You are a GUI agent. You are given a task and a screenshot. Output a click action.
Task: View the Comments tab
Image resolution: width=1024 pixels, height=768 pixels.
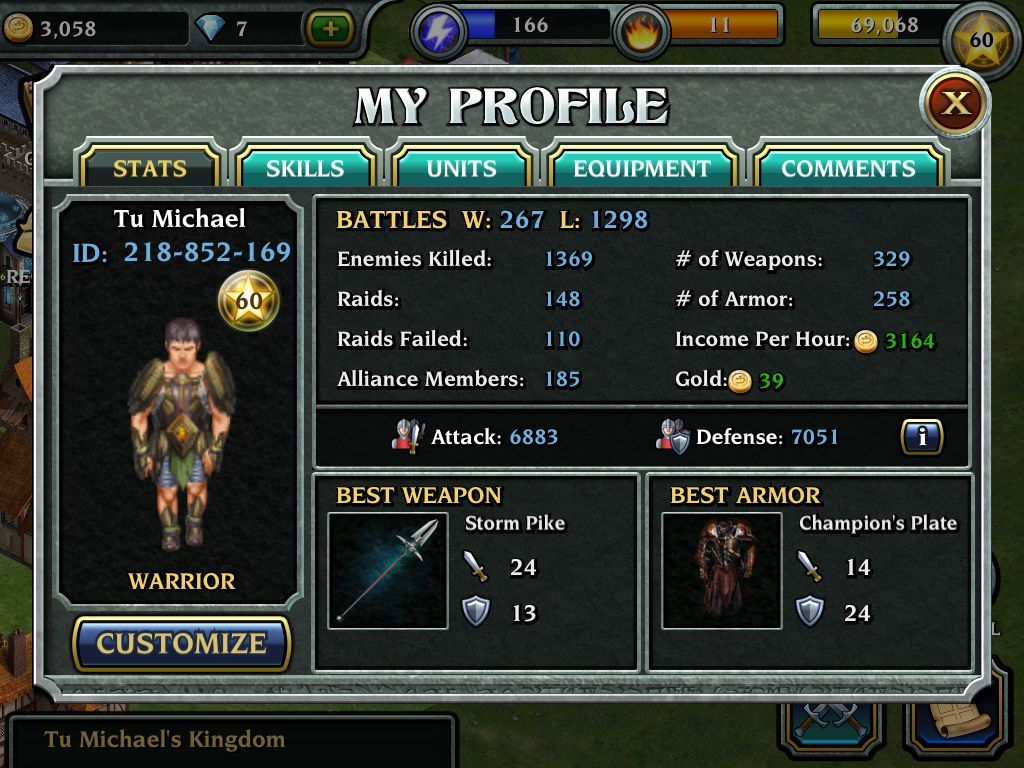[x=848, y=168]
